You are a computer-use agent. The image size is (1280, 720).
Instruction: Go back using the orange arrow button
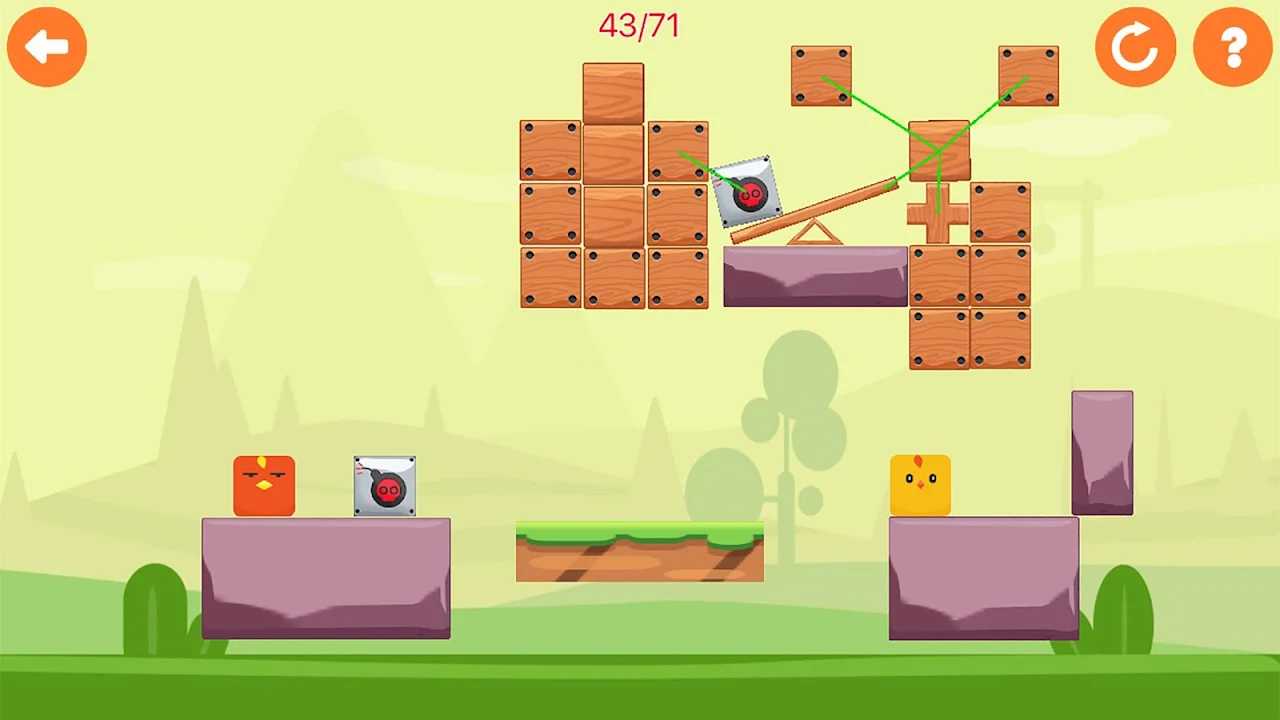pyautogui.click(x=47, y=47)
